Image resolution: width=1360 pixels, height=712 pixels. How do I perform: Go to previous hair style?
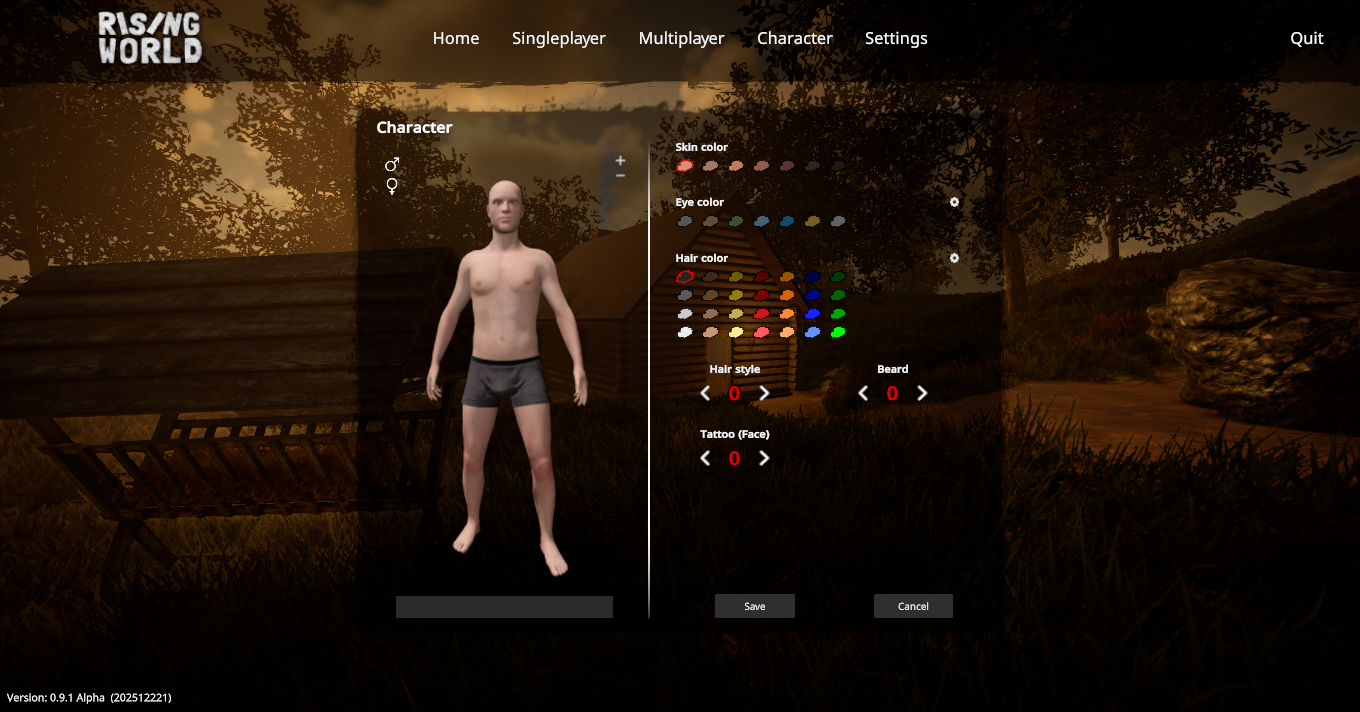coord(705,393)
